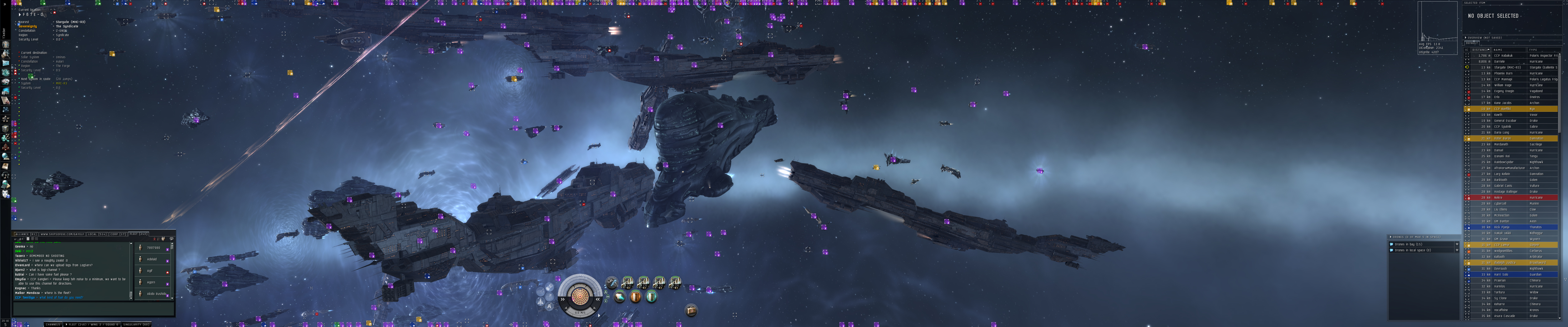Image resolution: width=1568 pixels, height=327 pixels.
Task: Select the Fleet chat tab
Action: 138,234
